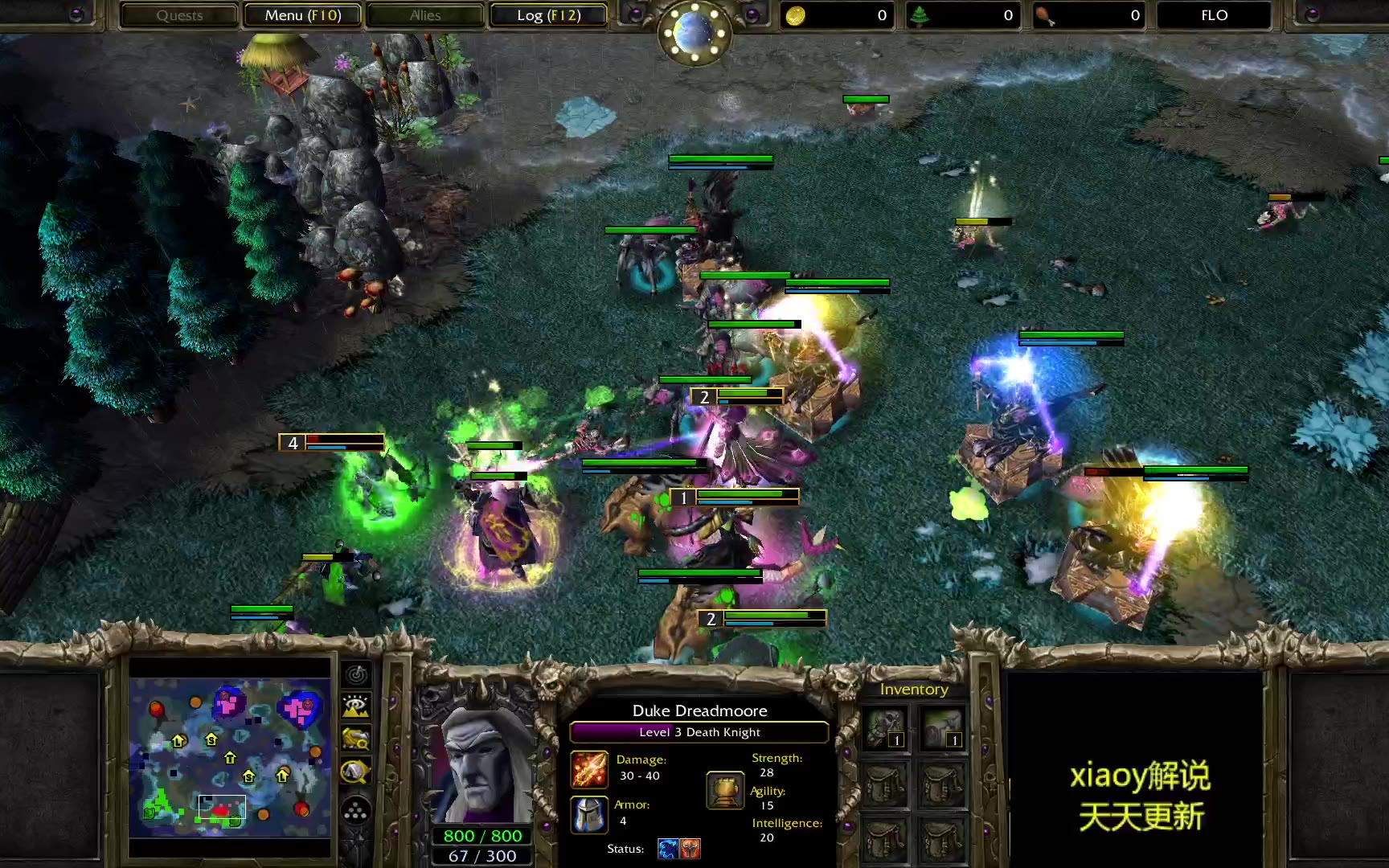The width and height of the screenshot is (1389, 868).
Task: Click the day/night clock indicator
Action: click(694, 32)
